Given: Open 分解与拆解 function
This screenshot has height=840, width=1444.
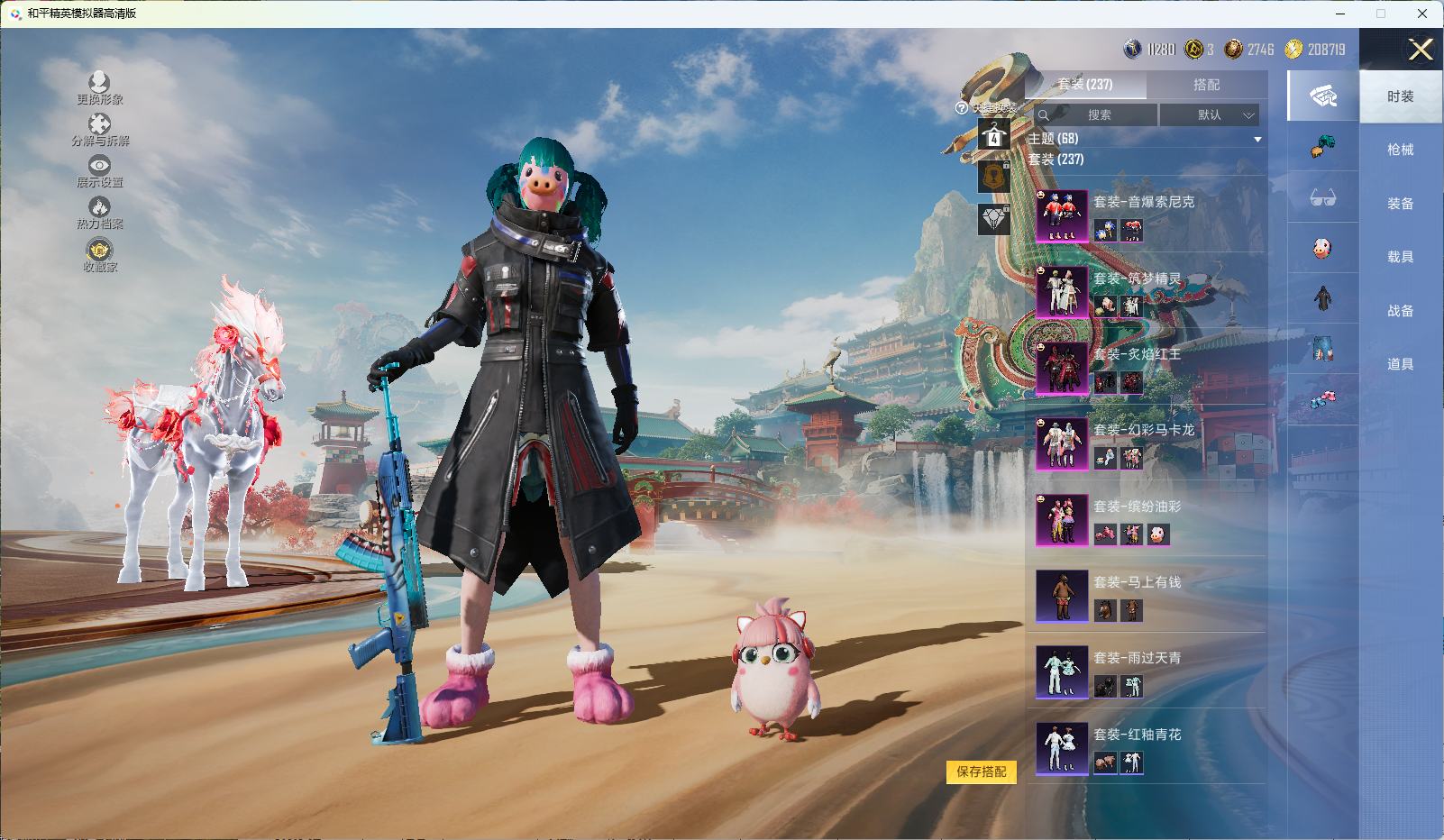Looking at the screenshot, I should [99, 125].
